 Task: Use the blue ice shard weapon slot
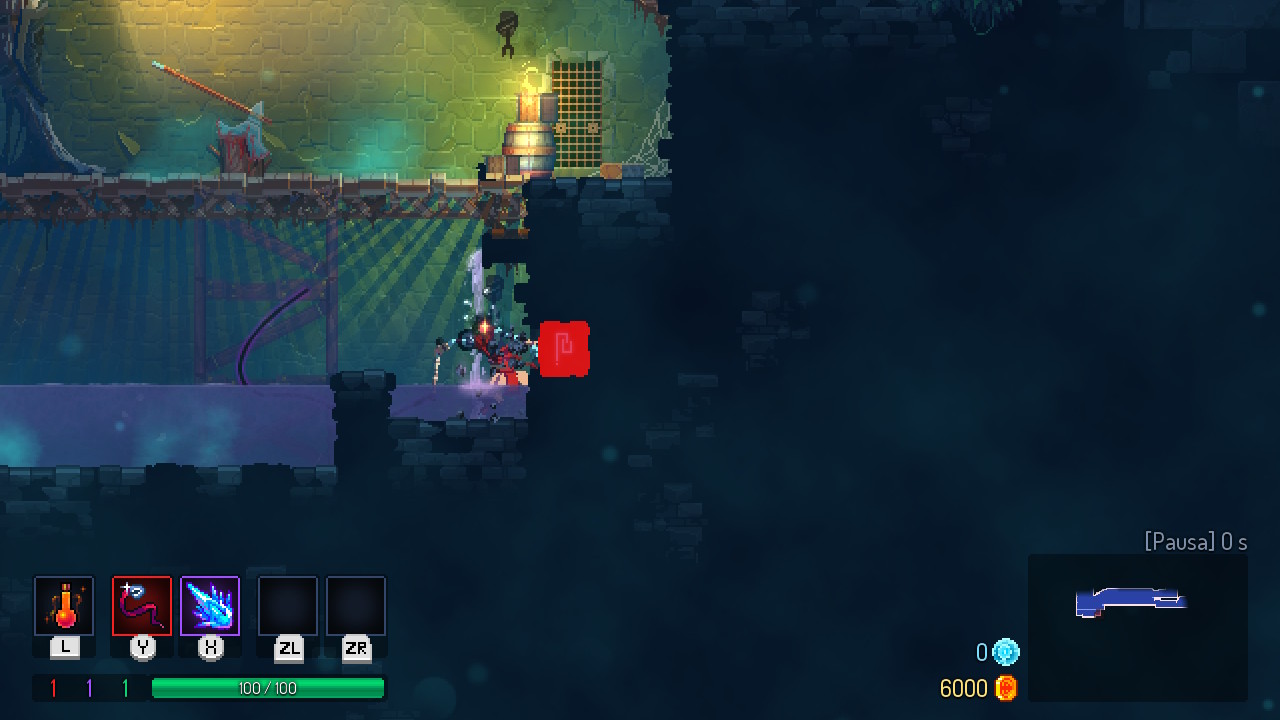(x=210, y=606)
